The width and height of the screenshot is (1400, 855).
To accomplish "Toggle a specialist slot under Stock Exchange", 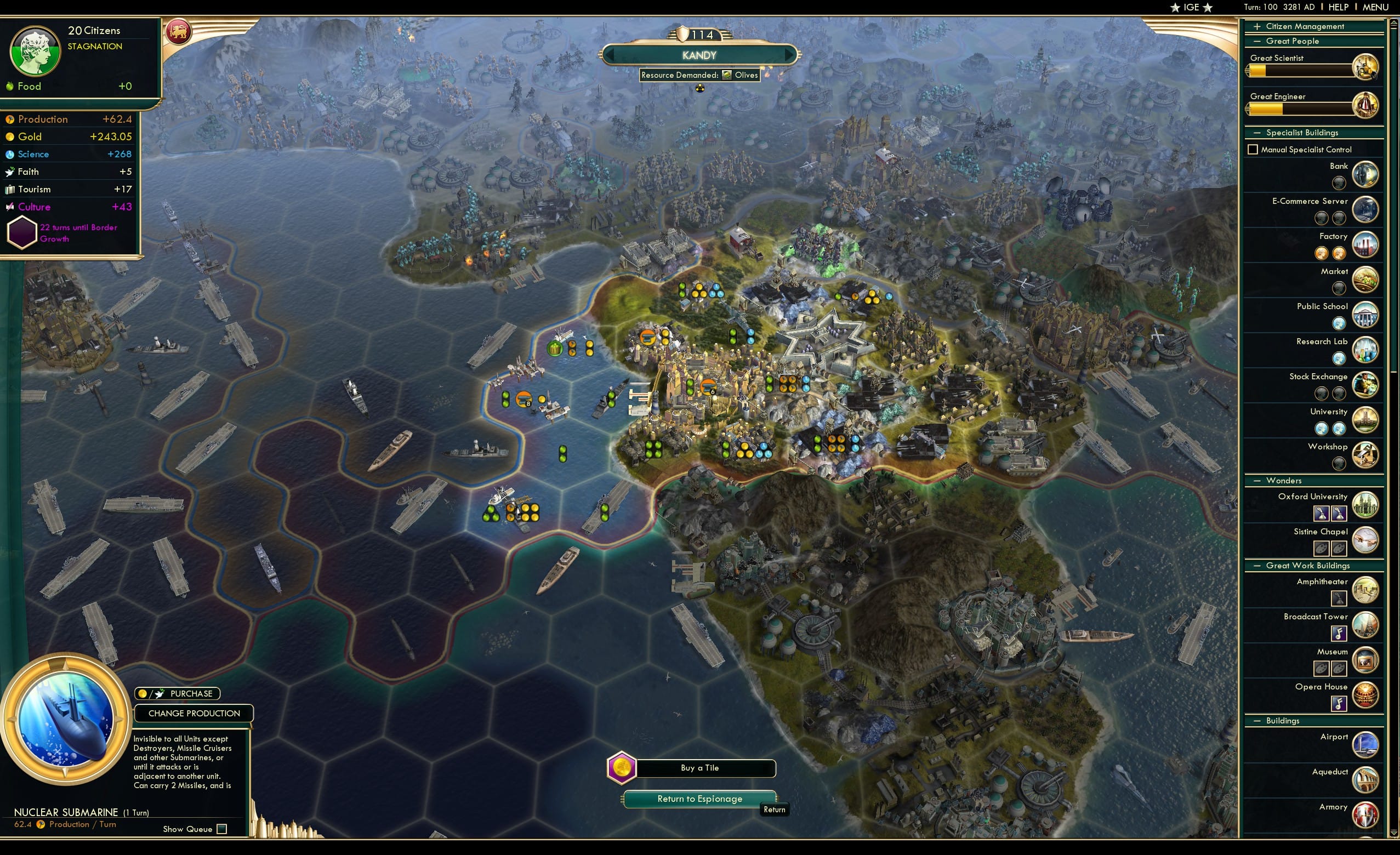I will tap(1322, 392).
